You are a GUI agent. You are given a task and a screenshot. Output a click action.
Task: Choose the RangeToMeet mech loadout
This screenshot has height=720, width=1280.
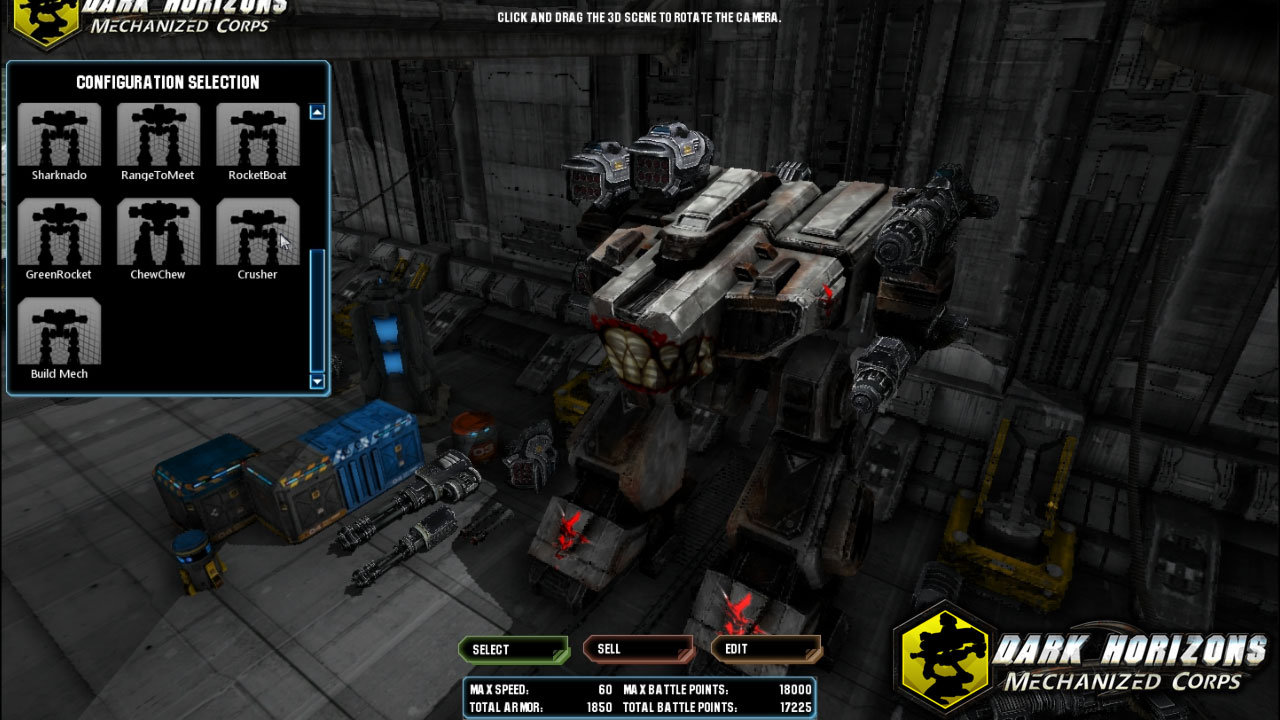(158, 140)
